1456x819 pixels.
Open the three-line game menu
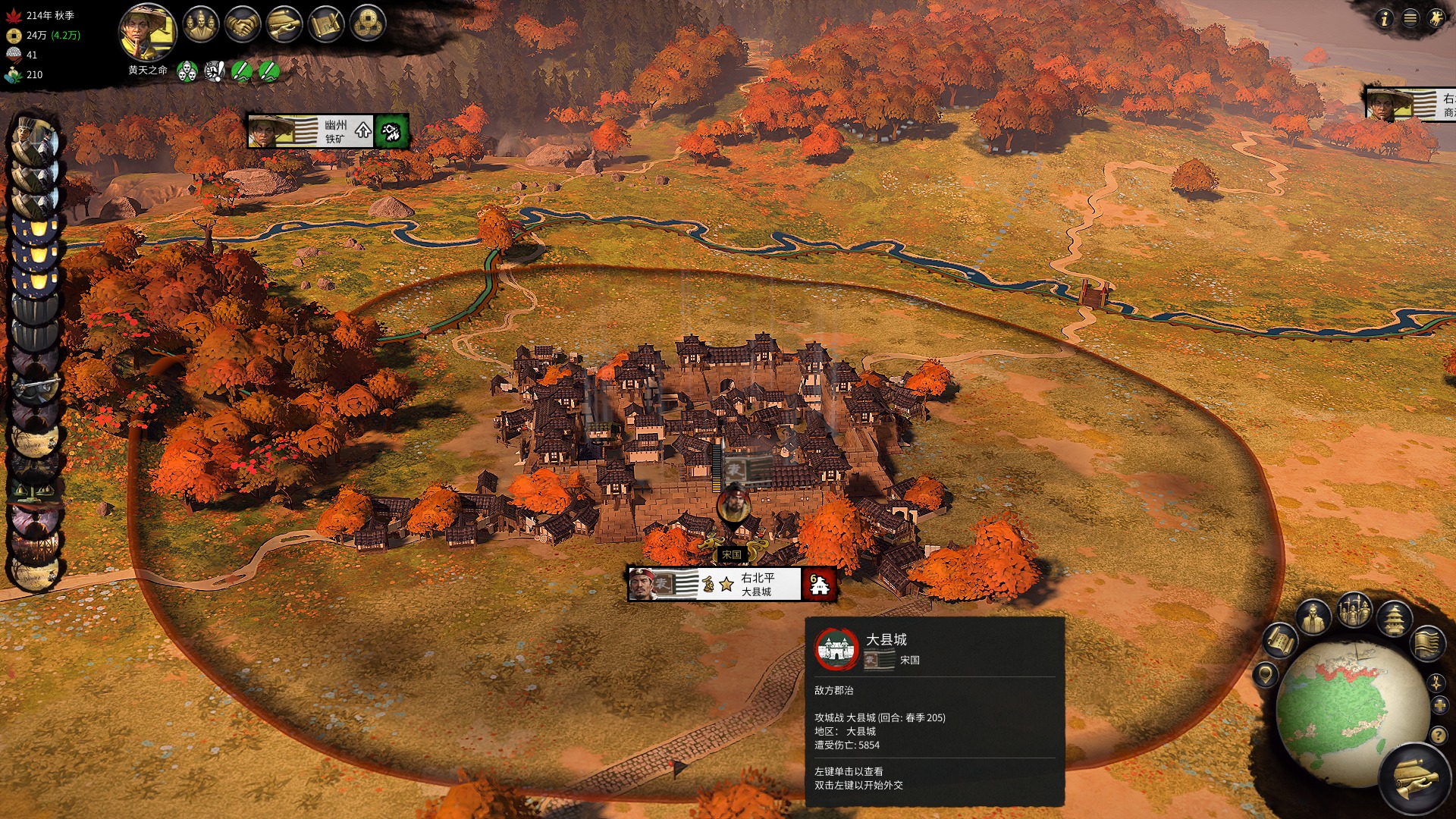click(x=1410, y=19)
